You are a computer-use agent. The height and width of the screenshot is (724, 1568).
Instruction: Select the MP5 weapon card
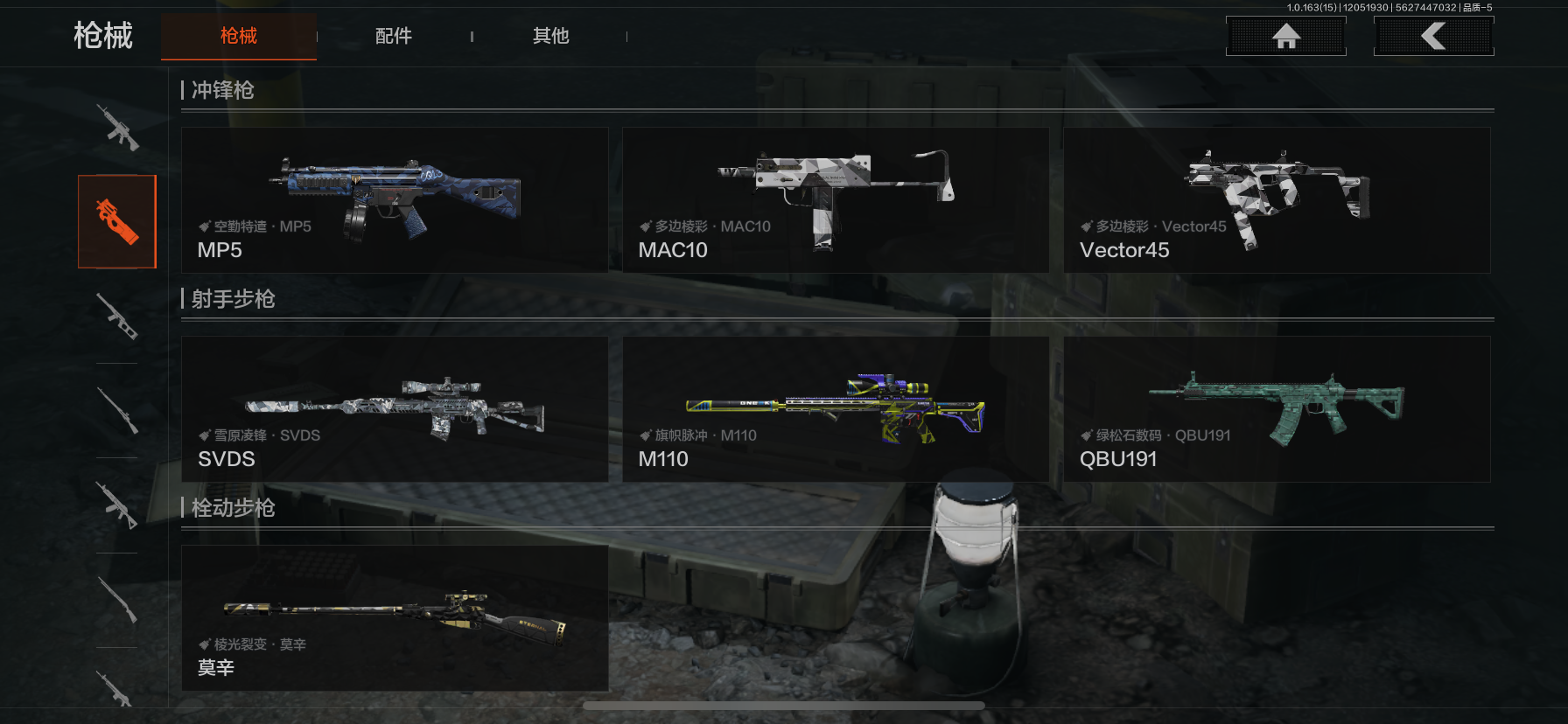(x=395, y=200)
